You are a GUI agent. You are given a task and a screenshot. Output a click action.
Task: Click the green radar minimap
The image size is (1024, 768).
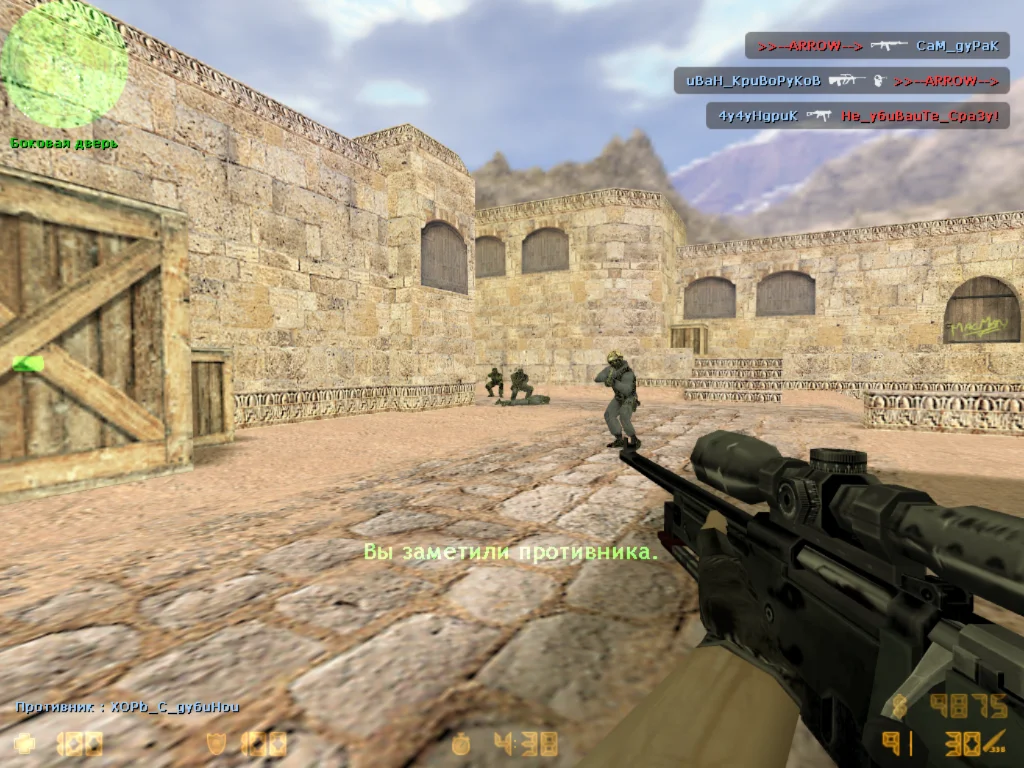tap(65, 65)
